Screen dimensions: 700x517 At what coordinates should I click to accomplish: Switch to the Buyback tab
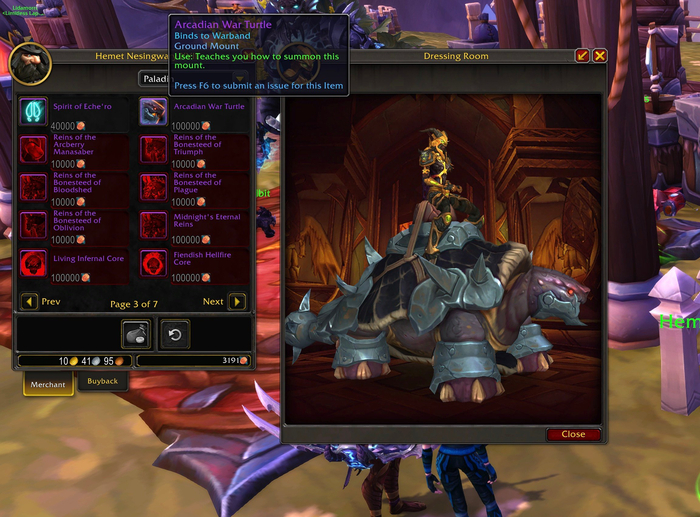coord(102,382)
